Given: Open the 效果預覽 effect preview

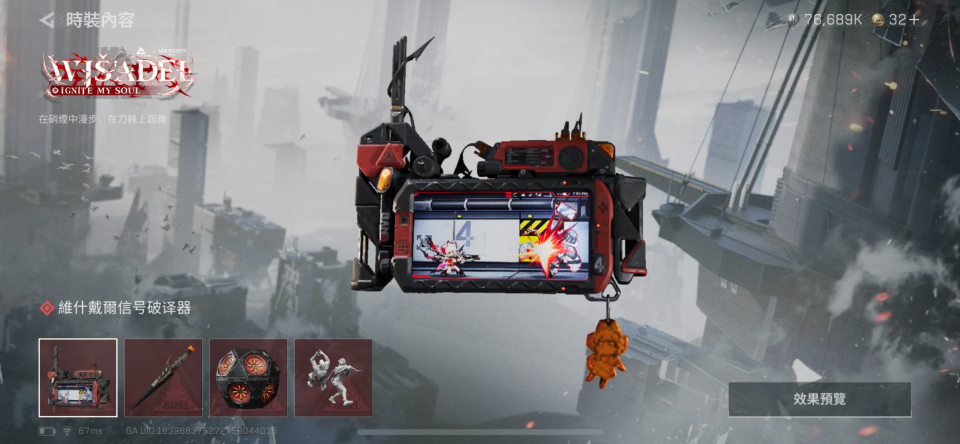Looking at the screenshot, I should (819, 399).
